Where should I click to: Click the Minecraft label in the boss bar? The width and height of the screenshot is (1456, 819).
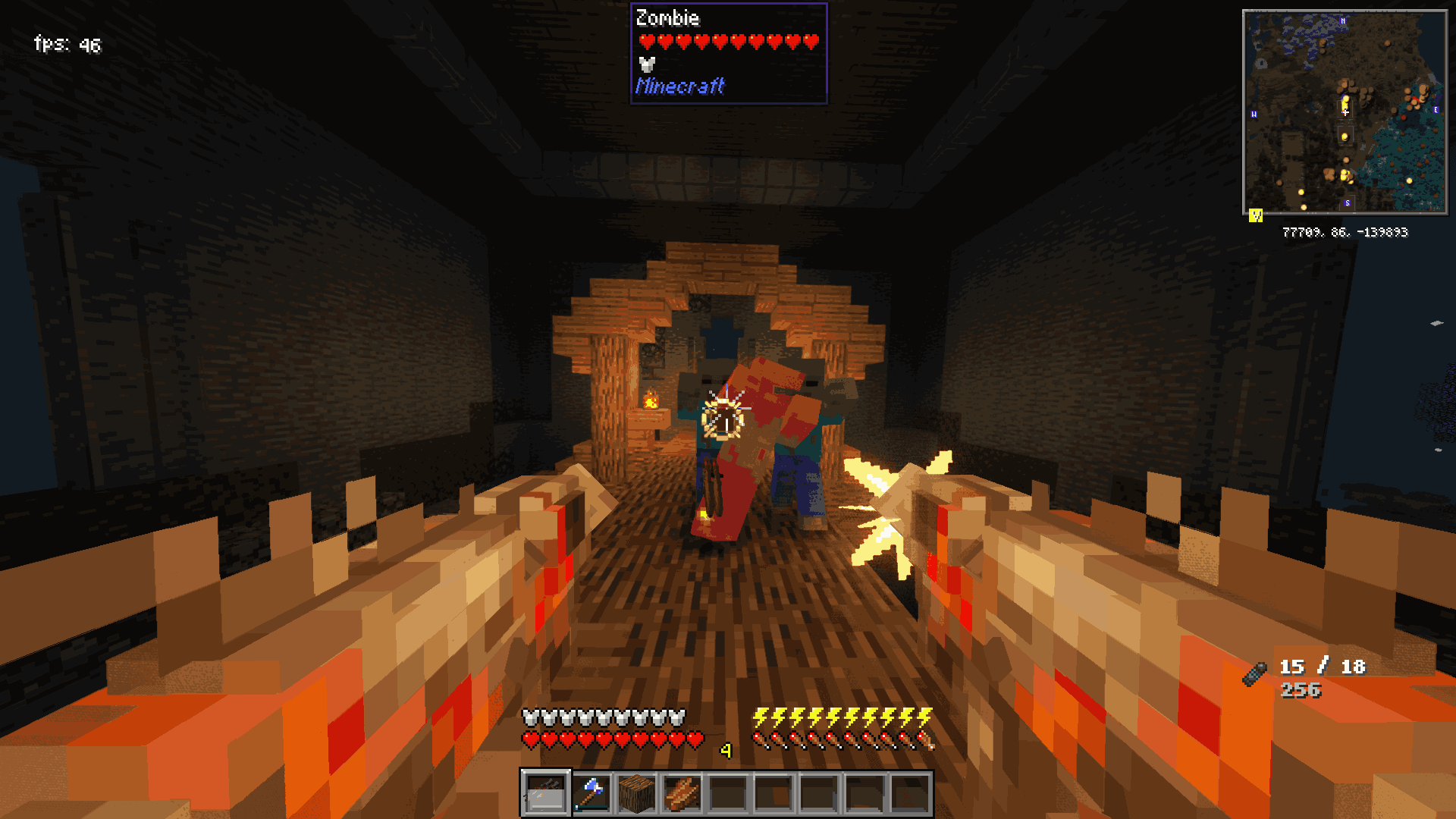(680, 86)
